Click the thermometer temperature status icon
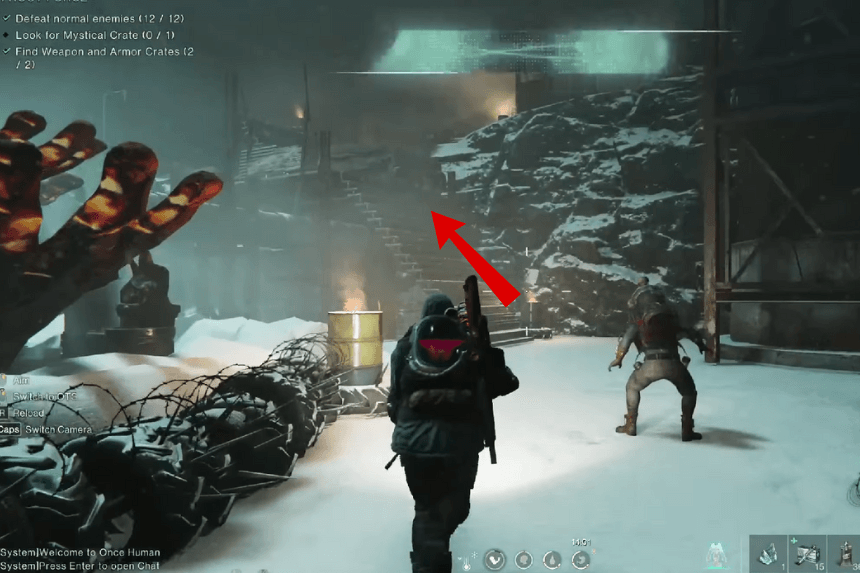 465,560
